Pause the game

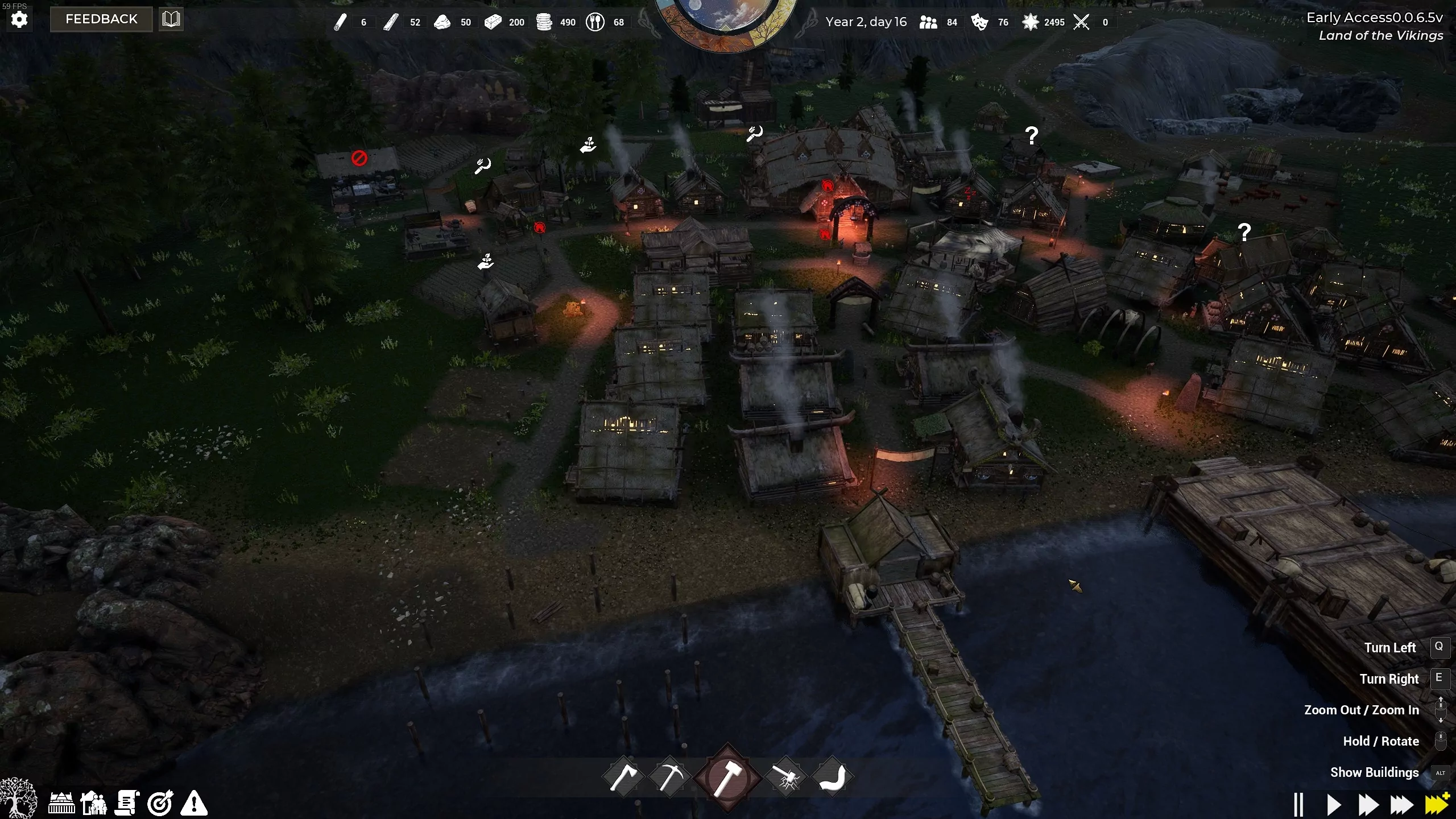(x=1298, y=804)
